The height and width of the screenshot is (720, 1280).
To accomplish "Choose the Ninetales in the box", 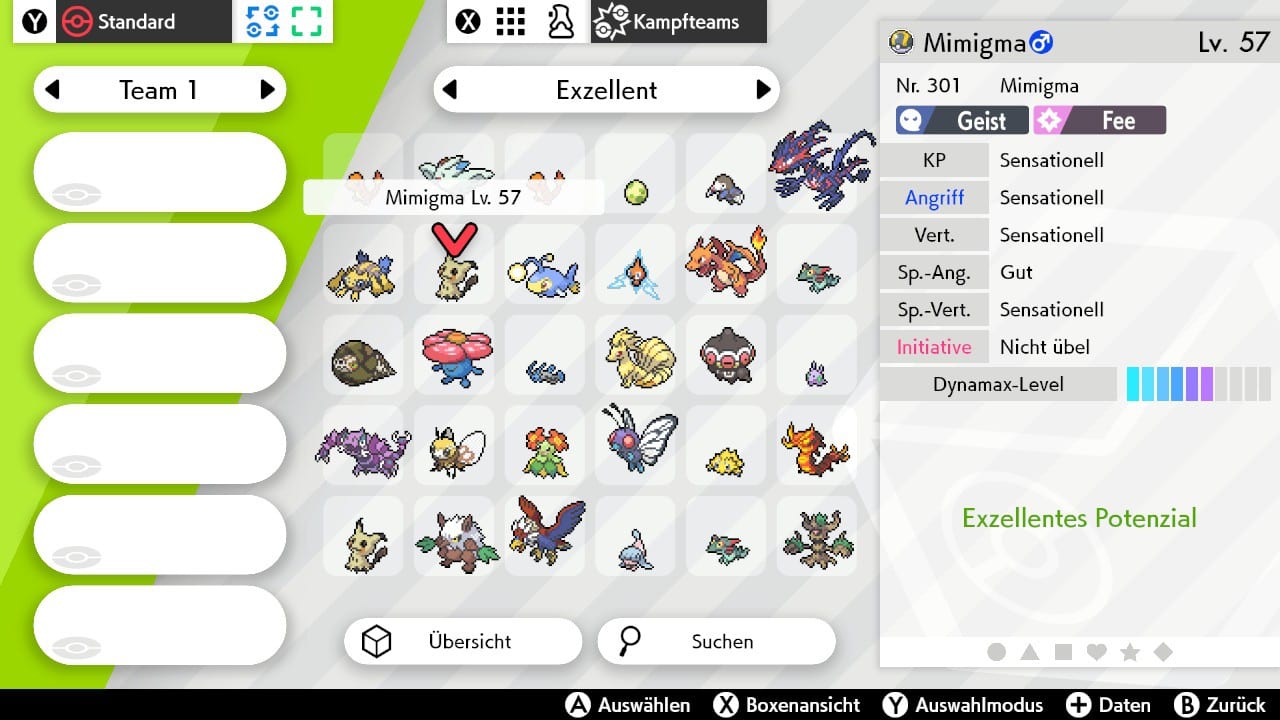I will click(636, 355).
